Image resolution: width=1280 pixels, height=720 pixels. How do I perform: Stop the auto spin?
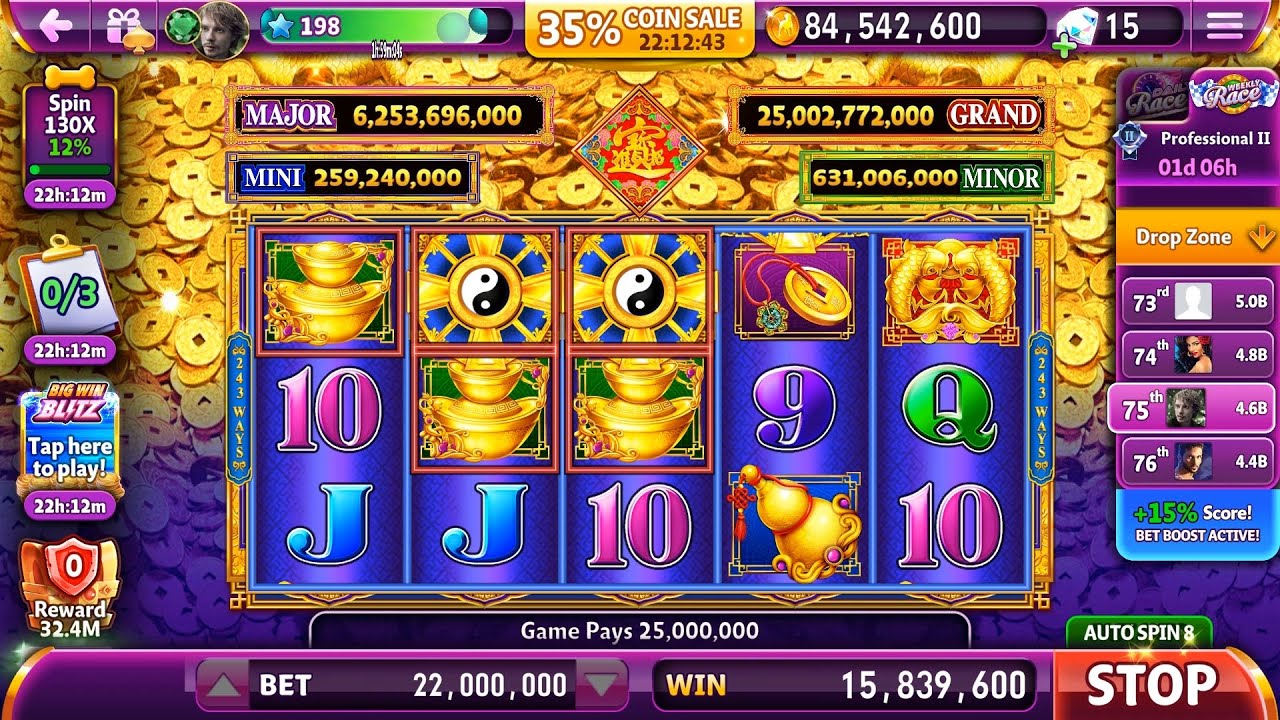point(1152,685)
